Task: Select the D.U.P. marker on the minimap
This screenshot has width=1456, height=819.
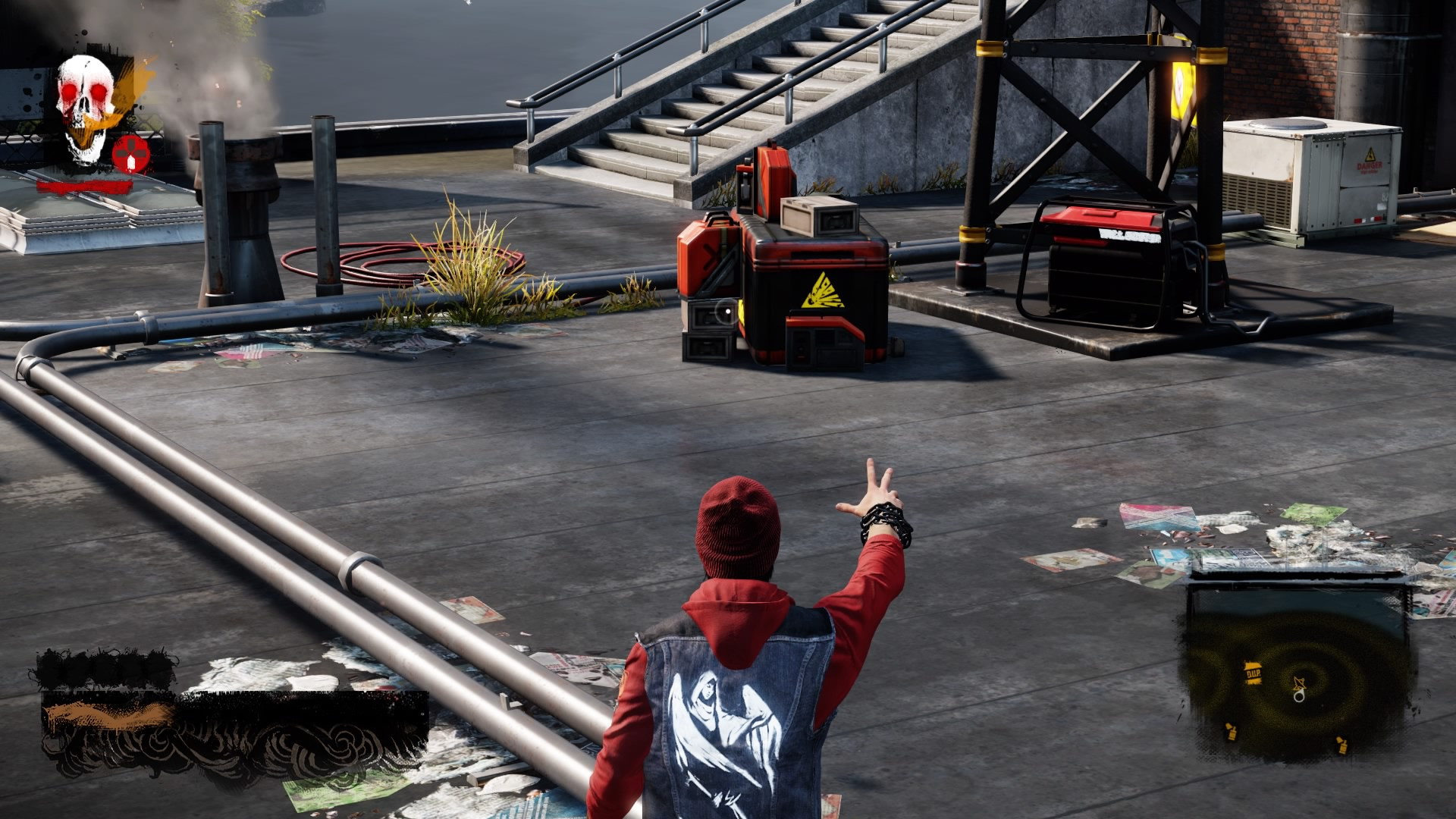Action: click(1253, 672)
